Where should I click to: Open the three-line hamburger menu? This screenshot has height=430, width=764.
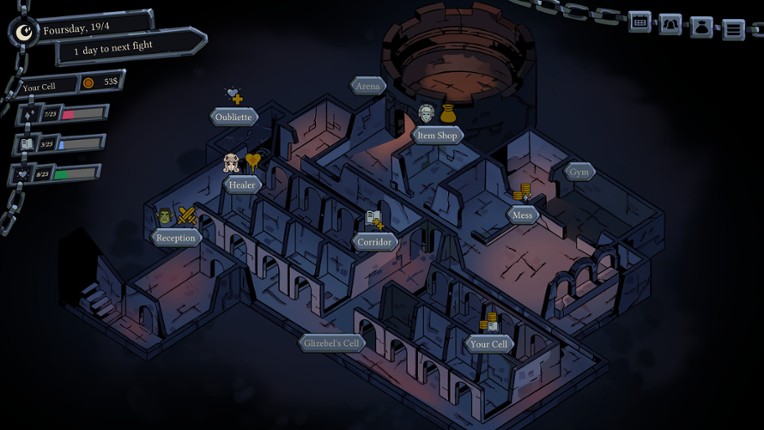734,29
